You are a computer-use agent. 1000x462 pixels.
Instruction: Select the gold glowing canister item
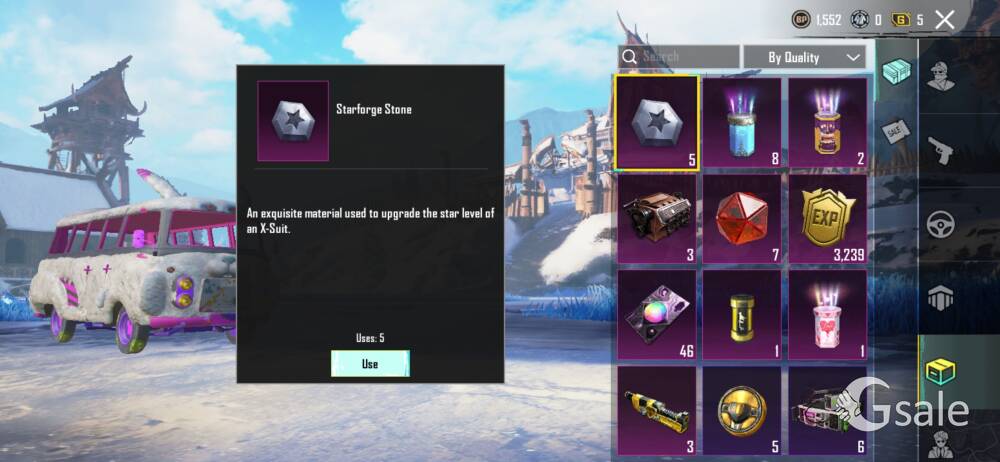(x=828, y=122)
